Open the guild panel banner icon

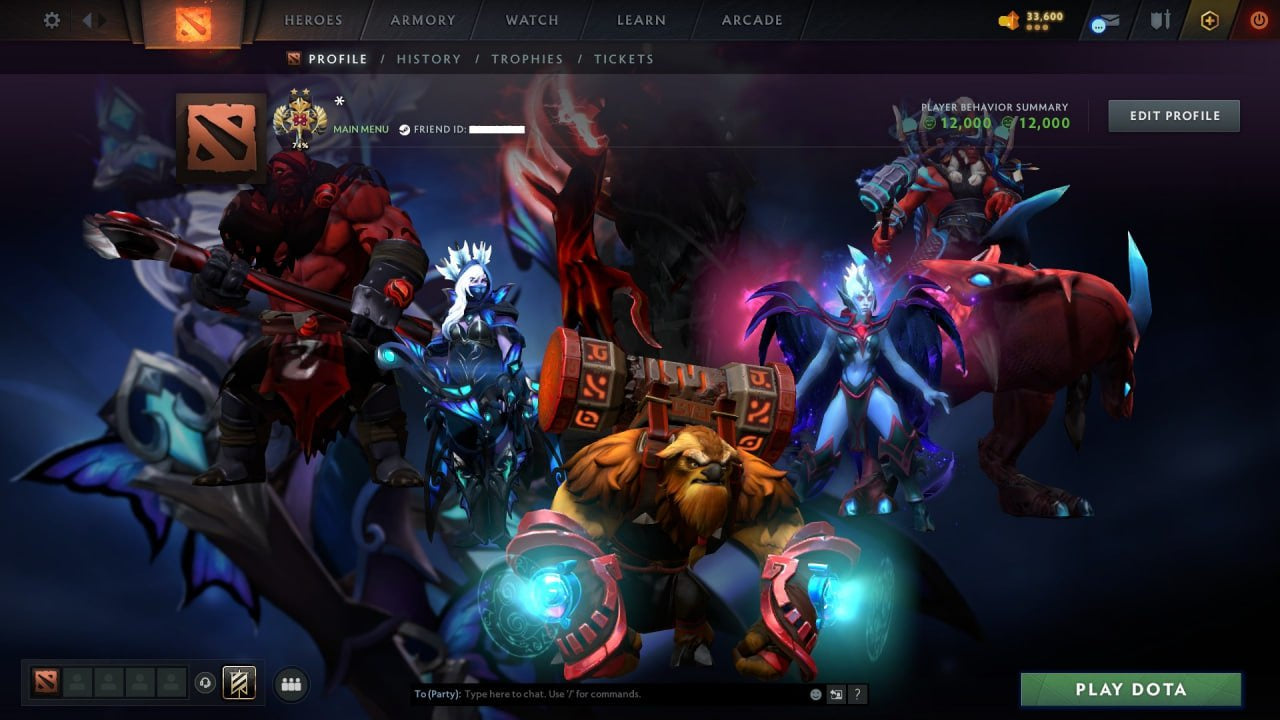point(238,683)
